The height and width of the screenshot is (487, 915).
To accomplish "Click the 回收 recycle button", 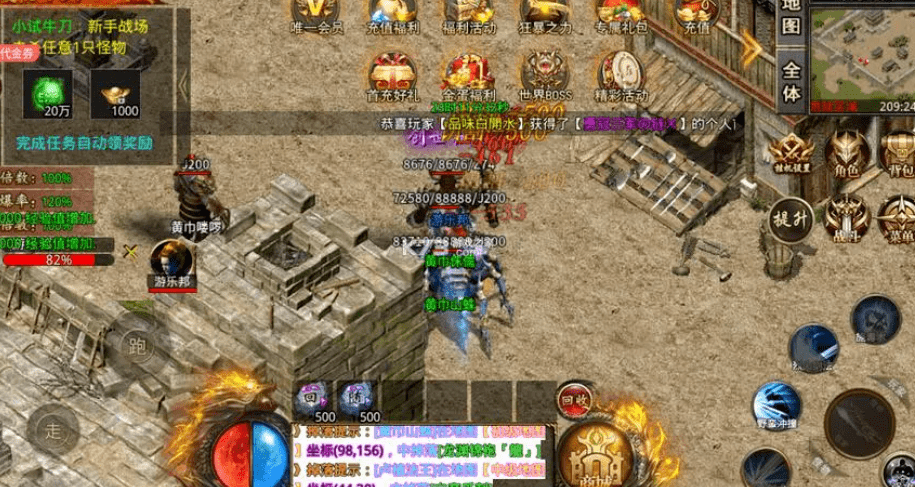I will 575,400.
